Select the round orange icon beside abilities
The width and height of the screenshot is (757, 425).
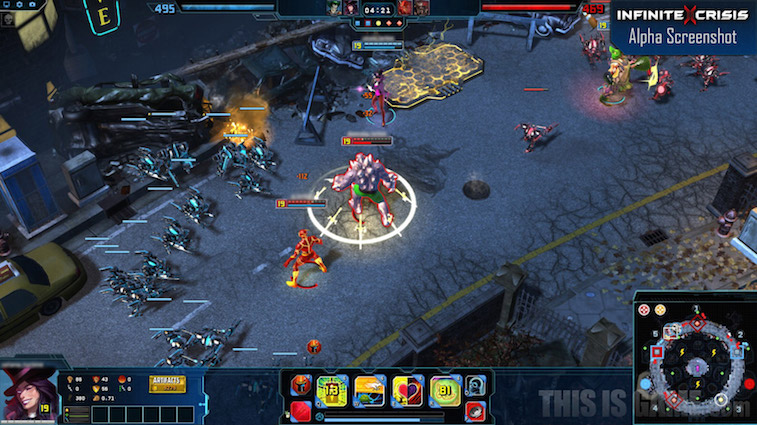[300, 385]
